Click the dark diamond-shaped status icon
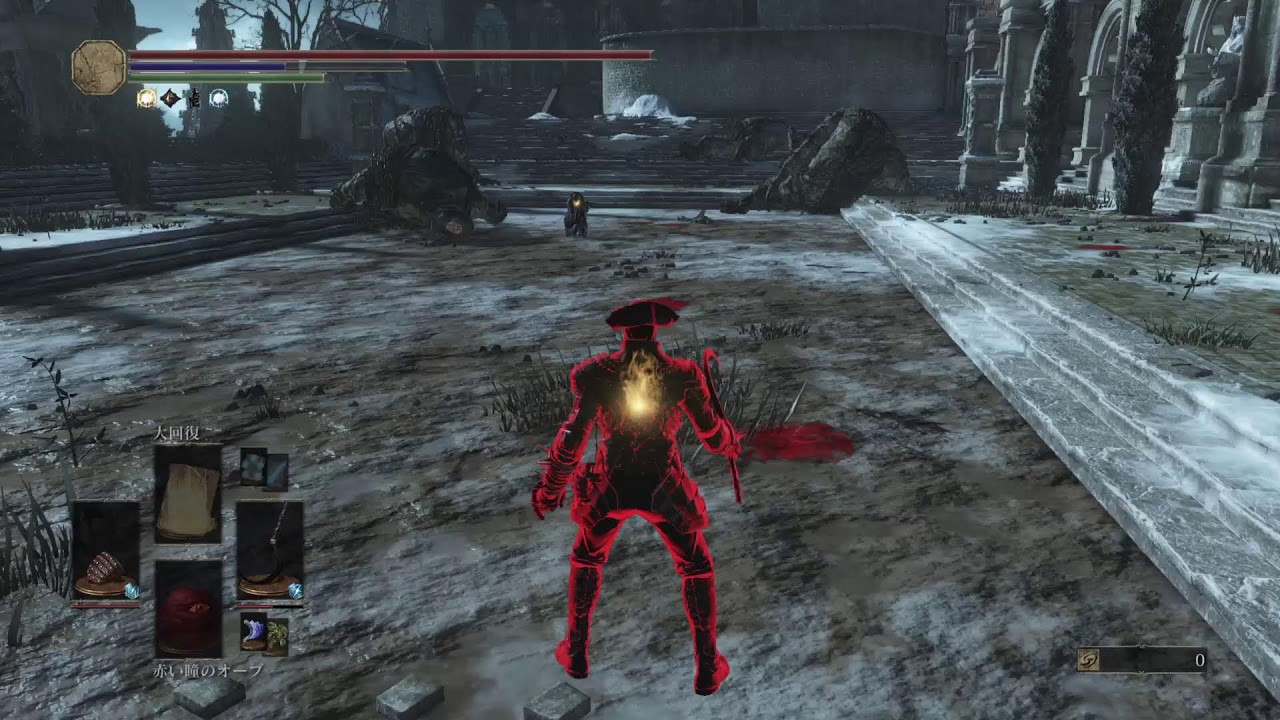 (171, 98)
